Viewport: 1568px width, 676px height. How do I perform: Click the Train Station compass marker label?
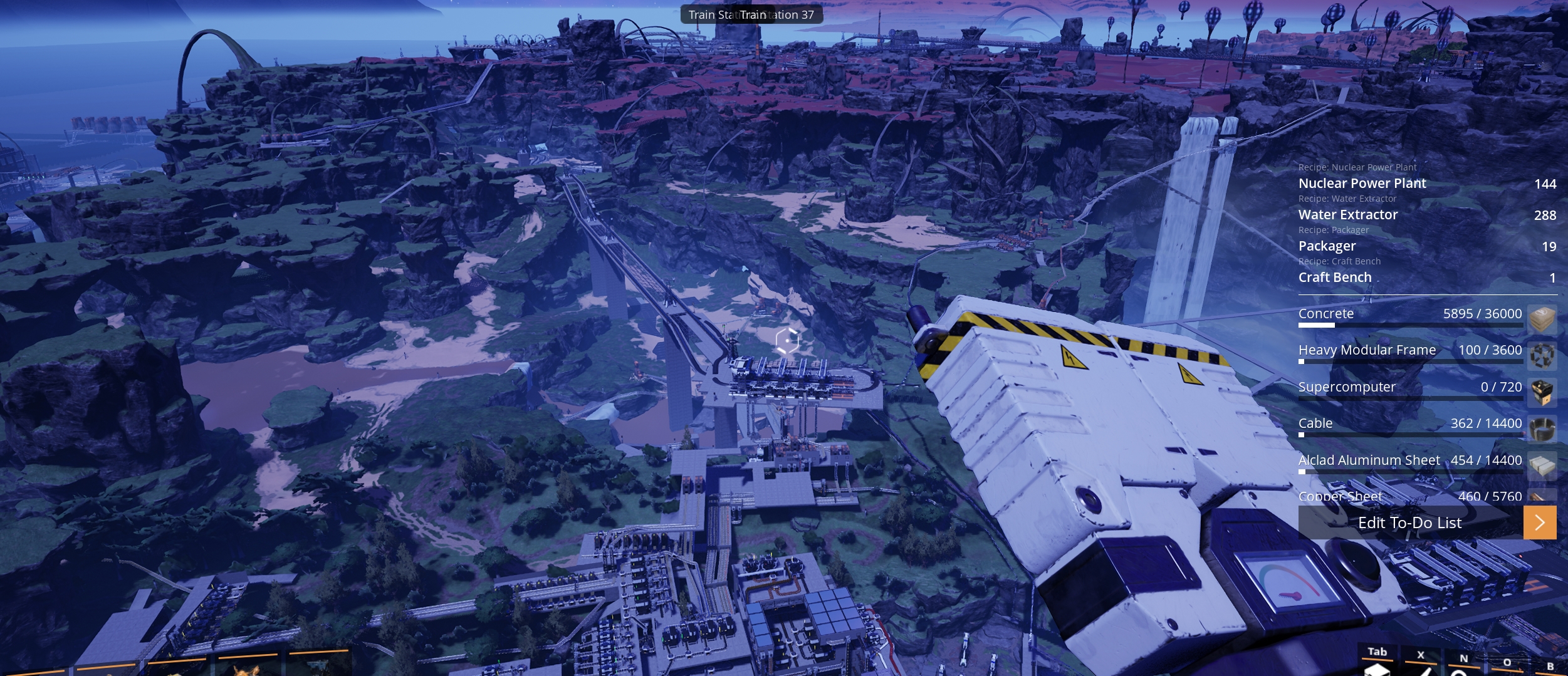point(751,14)
